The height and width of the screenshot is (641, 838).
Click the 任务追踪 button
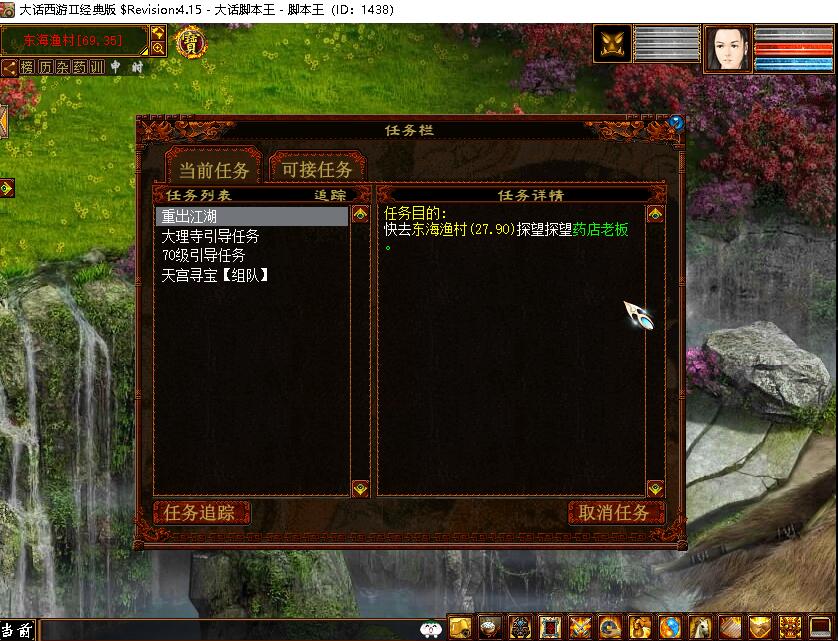(200, 513)
